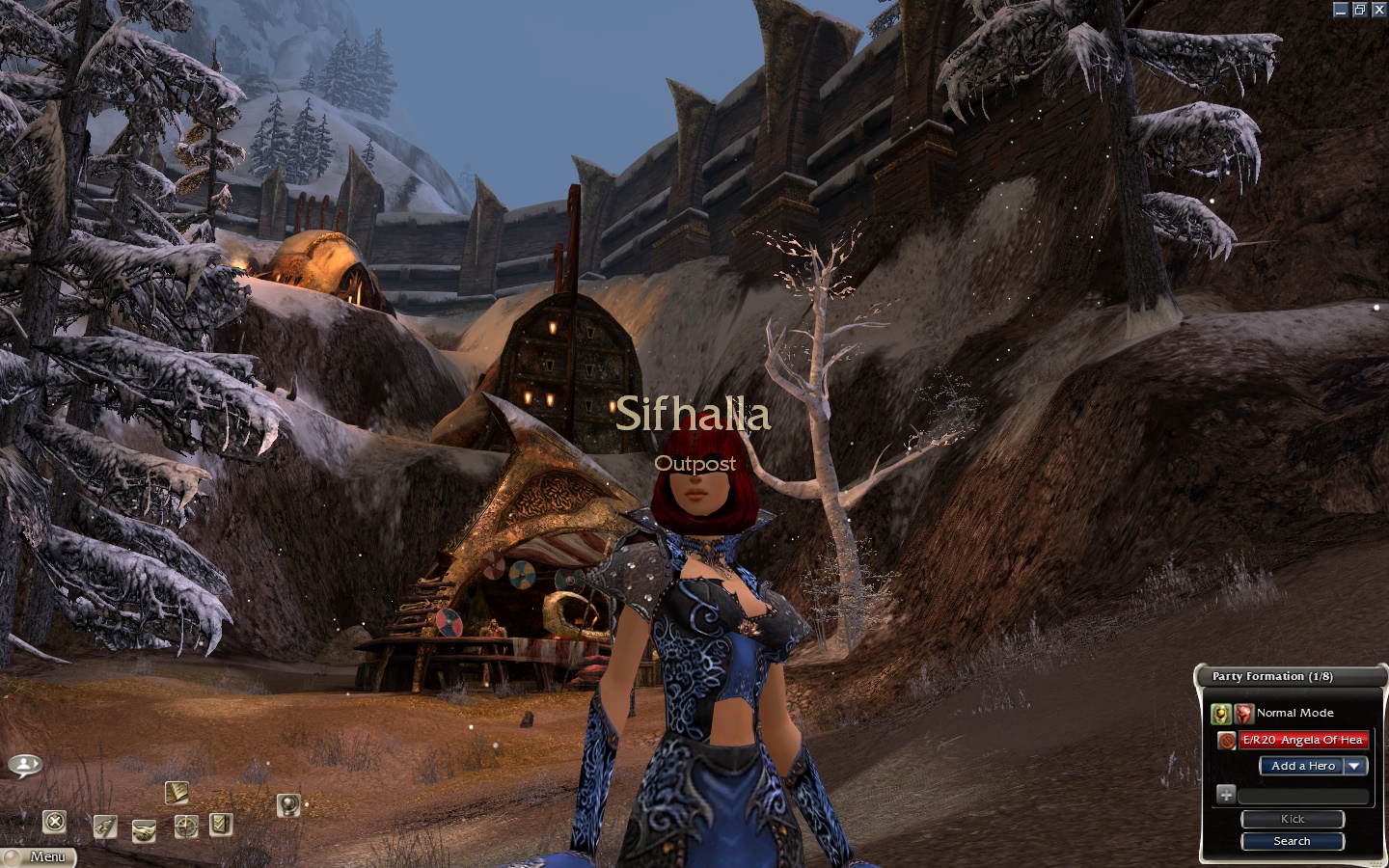This screenshot has width=1389, height=868.
Task: Select the gold shield Normal Mode icon
Action: coord(1221,714)
